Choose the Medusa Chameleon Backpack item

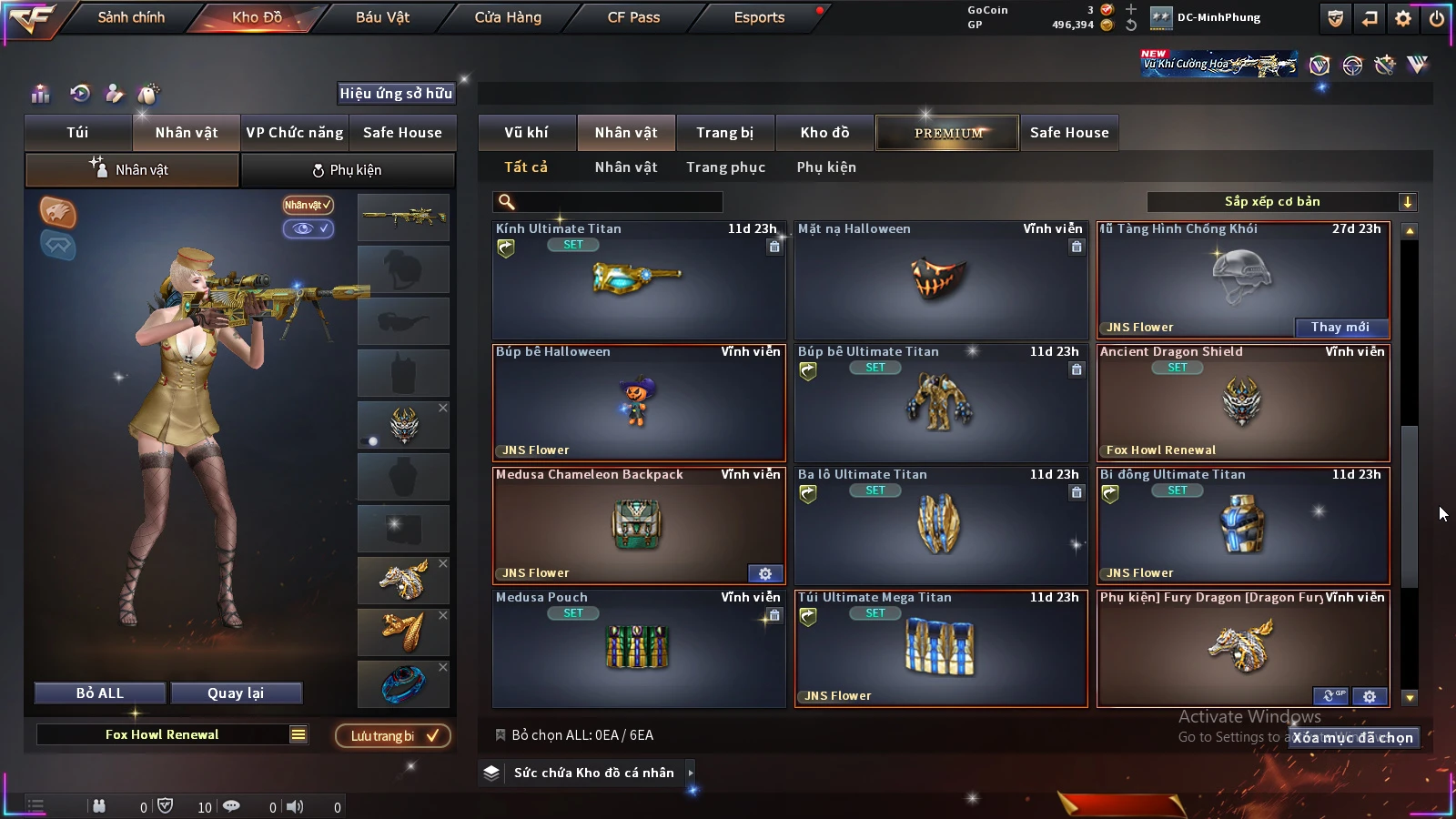click(x=638, y=525)
